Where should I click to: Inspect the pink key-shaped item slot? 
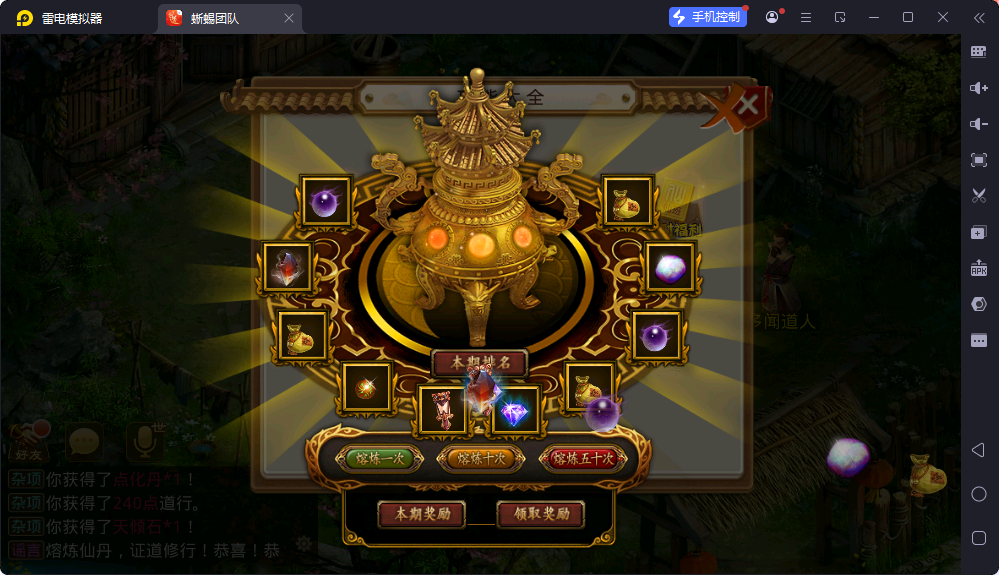(441, 410)
